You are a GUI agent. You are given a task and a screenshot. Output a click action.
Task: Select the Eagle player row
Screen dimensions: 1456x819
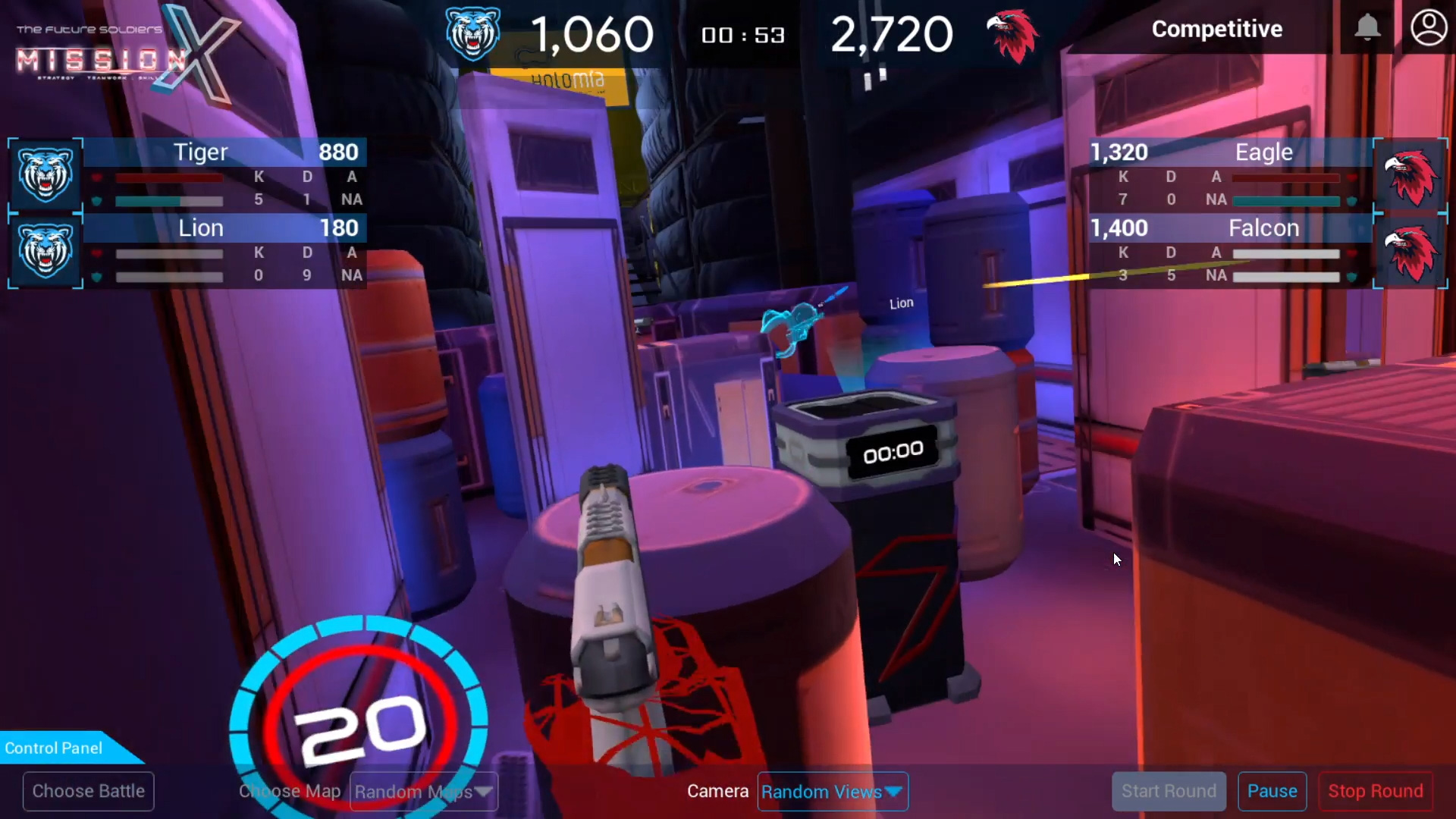1230,175
